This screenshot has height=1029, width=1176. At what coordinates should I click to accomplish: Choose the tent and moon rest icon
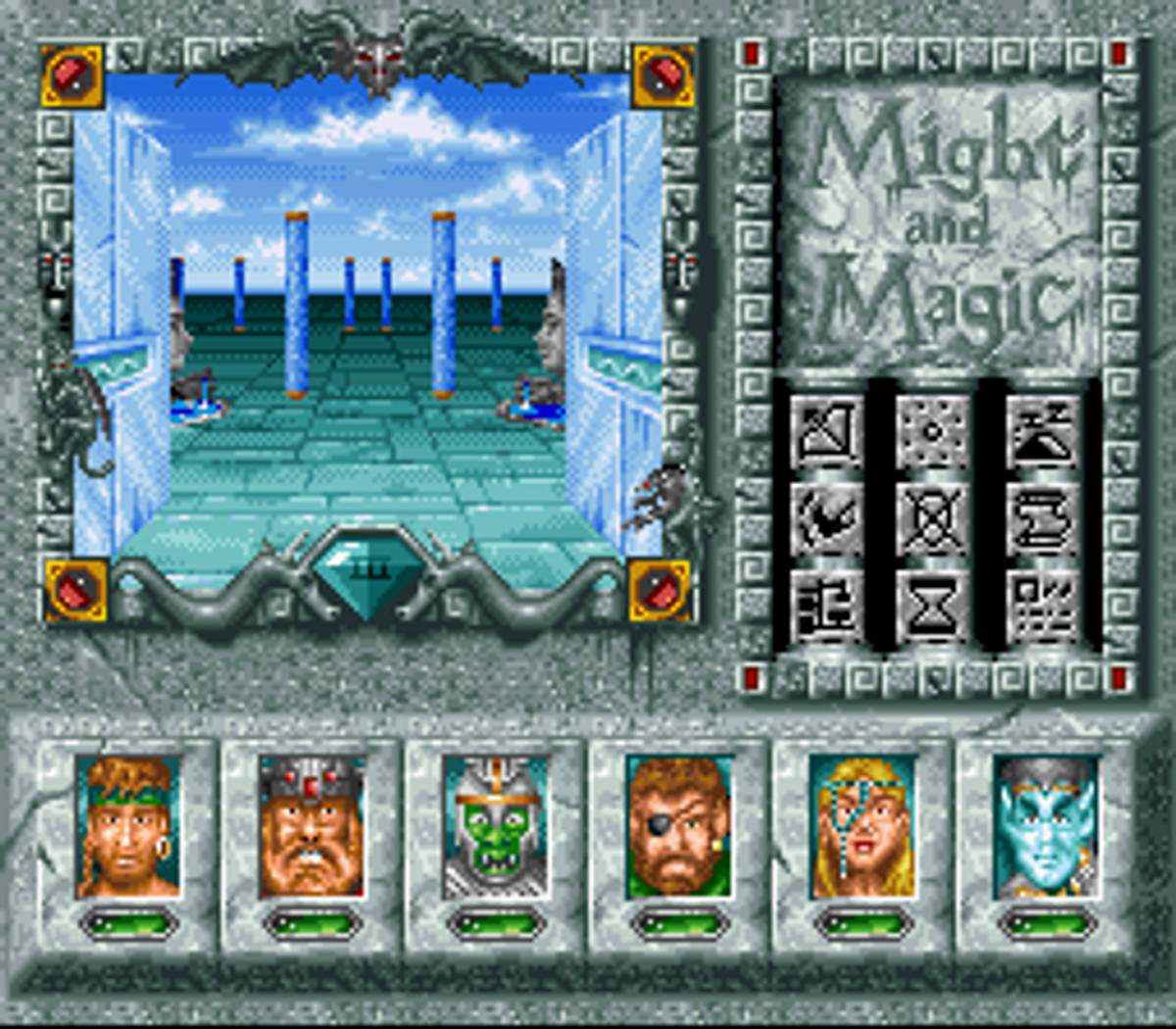click(1042, 432)
